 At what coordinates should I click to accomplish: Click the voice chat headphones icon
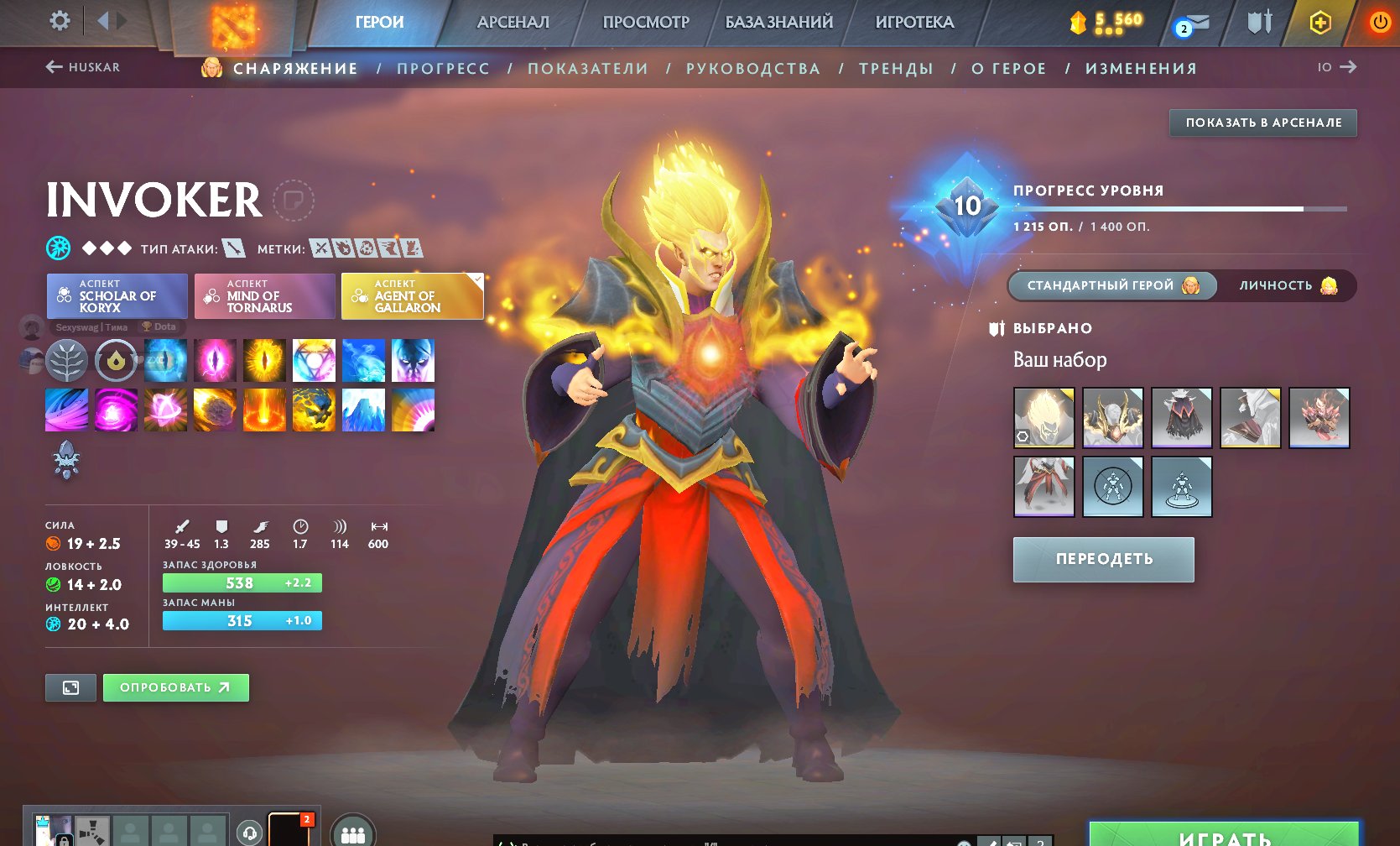pyautogui.click(x=249, y=833)
